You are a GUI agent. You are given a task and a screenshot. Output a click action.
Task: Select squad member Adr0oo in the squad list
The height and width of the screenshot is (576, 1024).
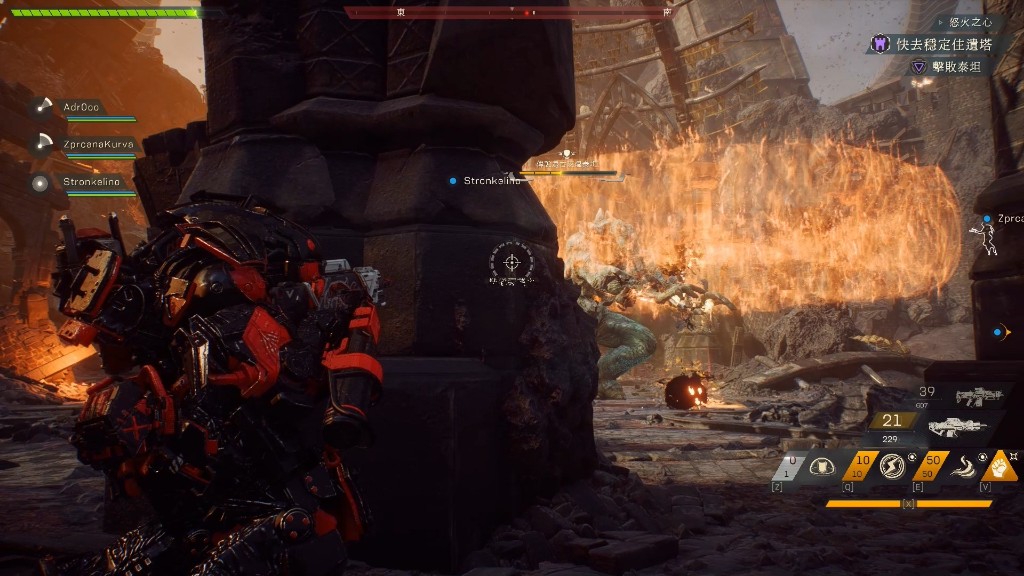point(84,107)
